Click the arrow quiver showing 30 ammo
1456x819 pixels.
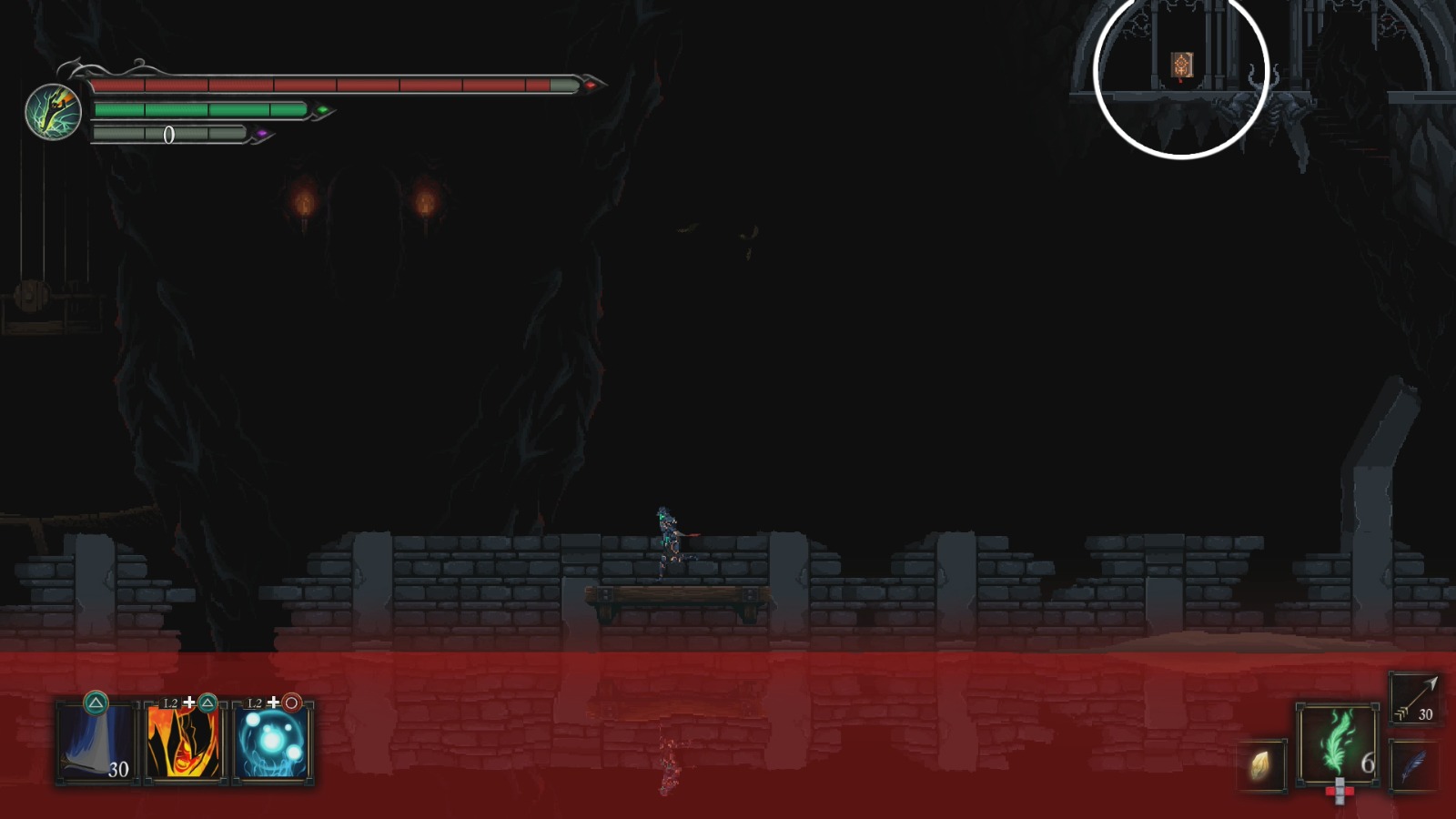coord(1416,698)
